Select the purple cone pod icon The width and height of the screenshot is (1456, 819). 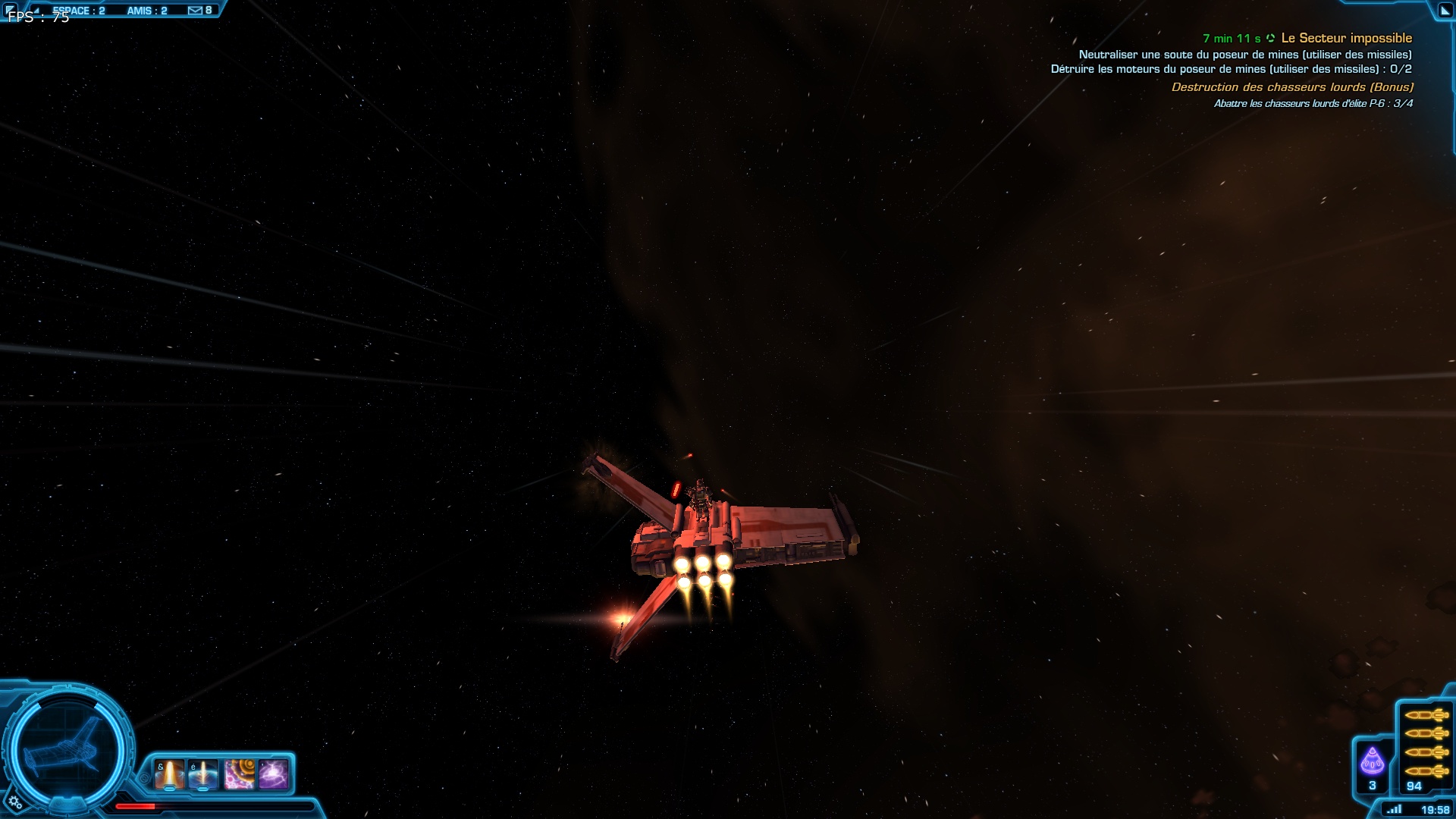pos(1372,761)
